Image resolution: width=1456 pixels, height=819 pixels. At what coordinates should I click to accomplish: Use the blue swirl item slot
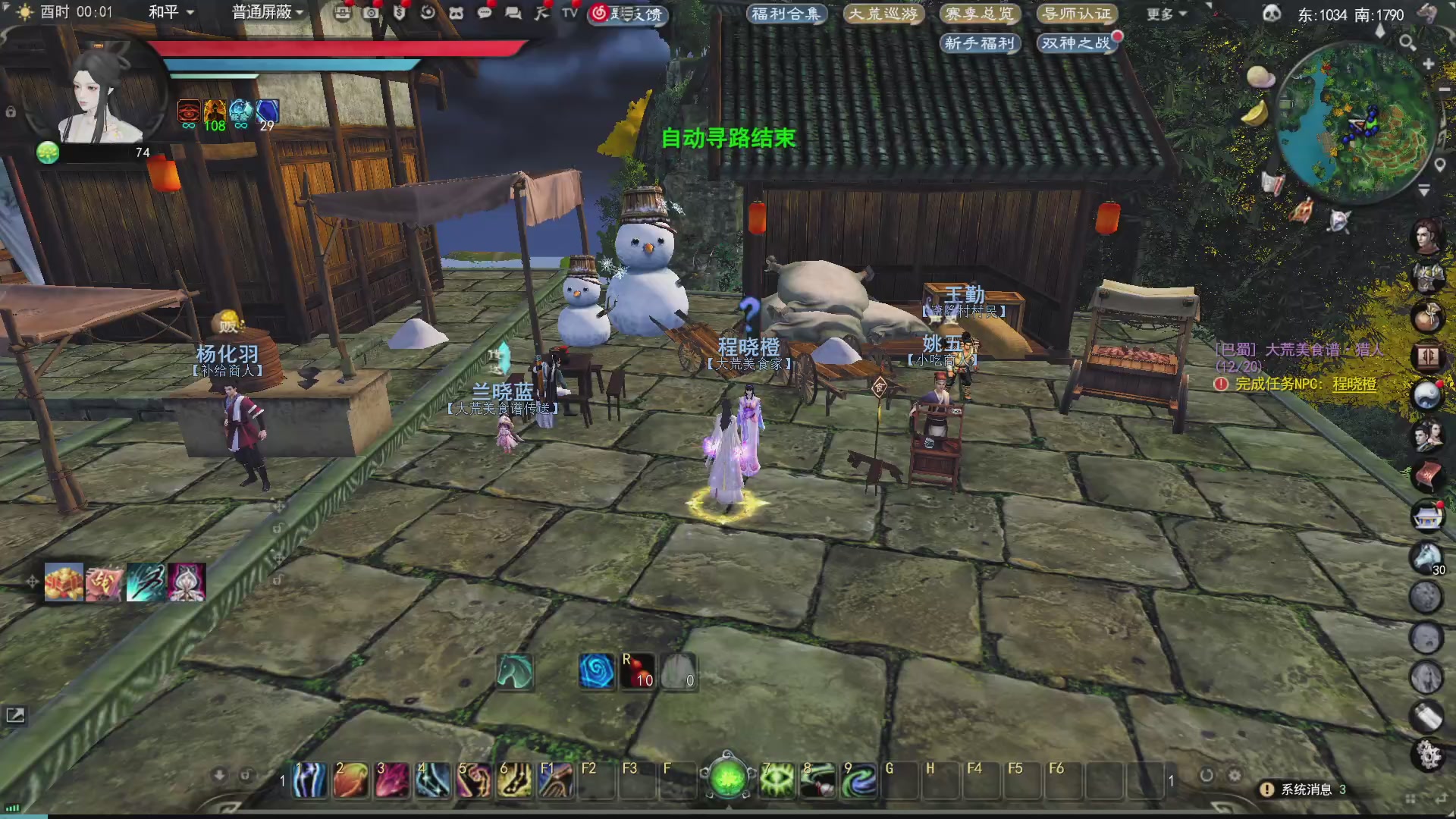point(597,672)
